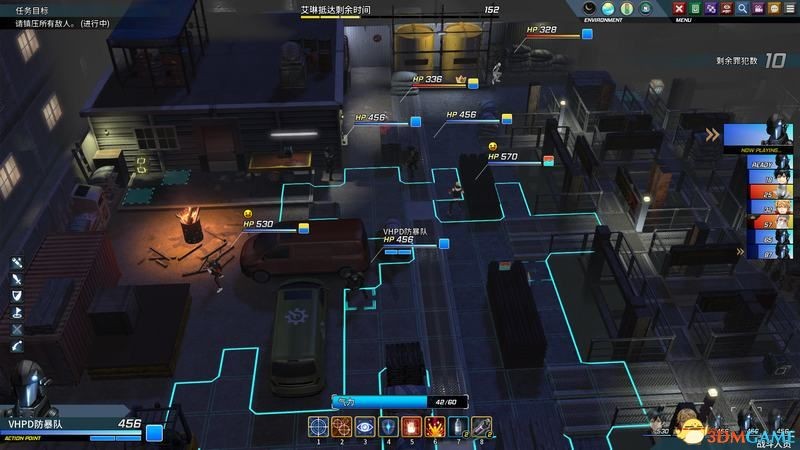Click the red X menu button
The height and width of the screenshot is (450, 800).
(x=680, y=9)
